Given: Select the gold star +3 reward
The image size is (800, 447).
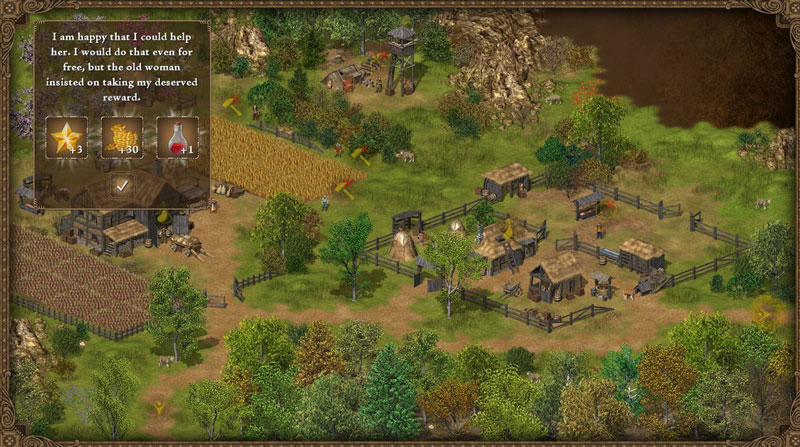Looking at the screenshot, I should click(x=68, y=138).
